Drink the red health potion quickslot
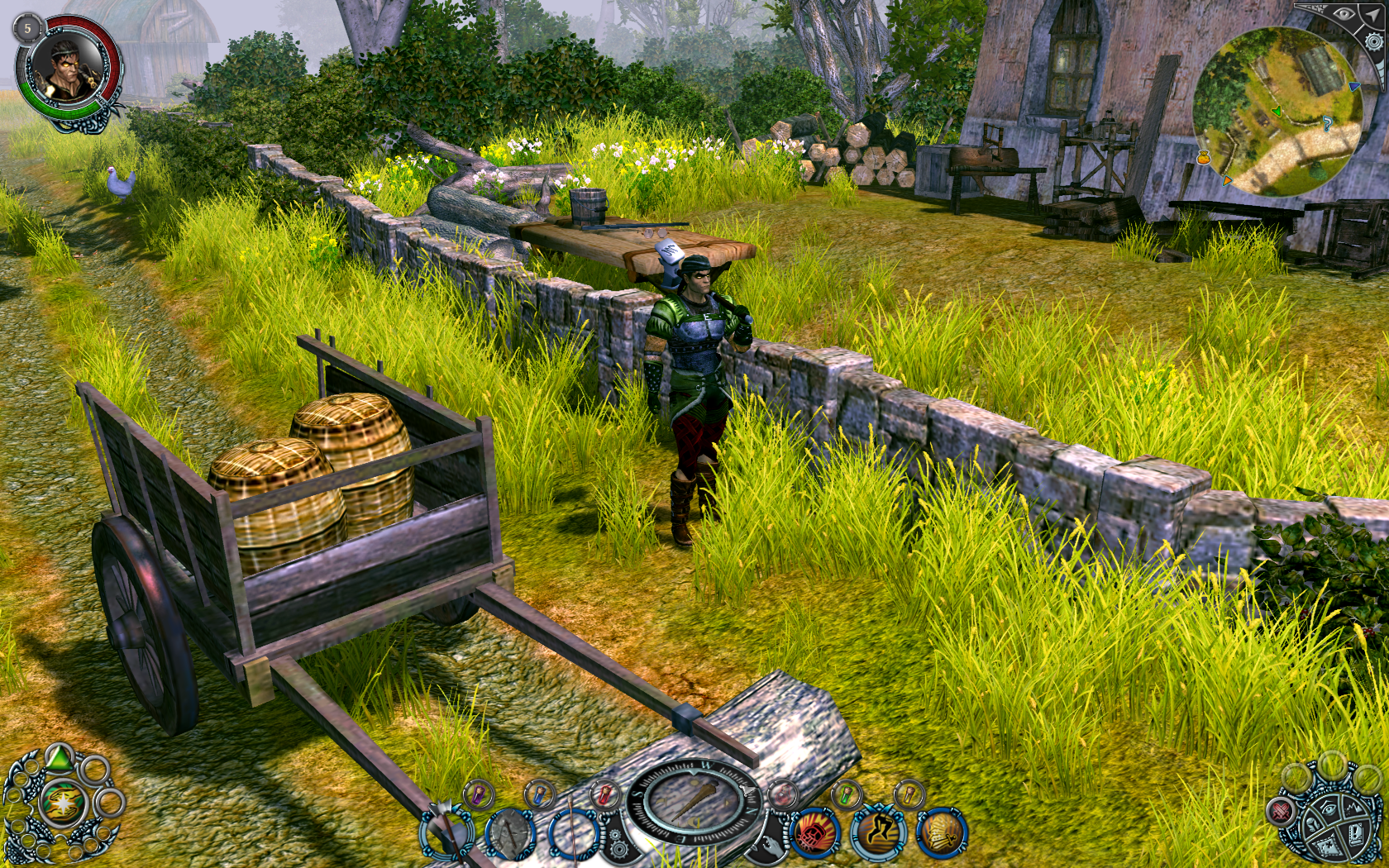 [x=604, y=794]
